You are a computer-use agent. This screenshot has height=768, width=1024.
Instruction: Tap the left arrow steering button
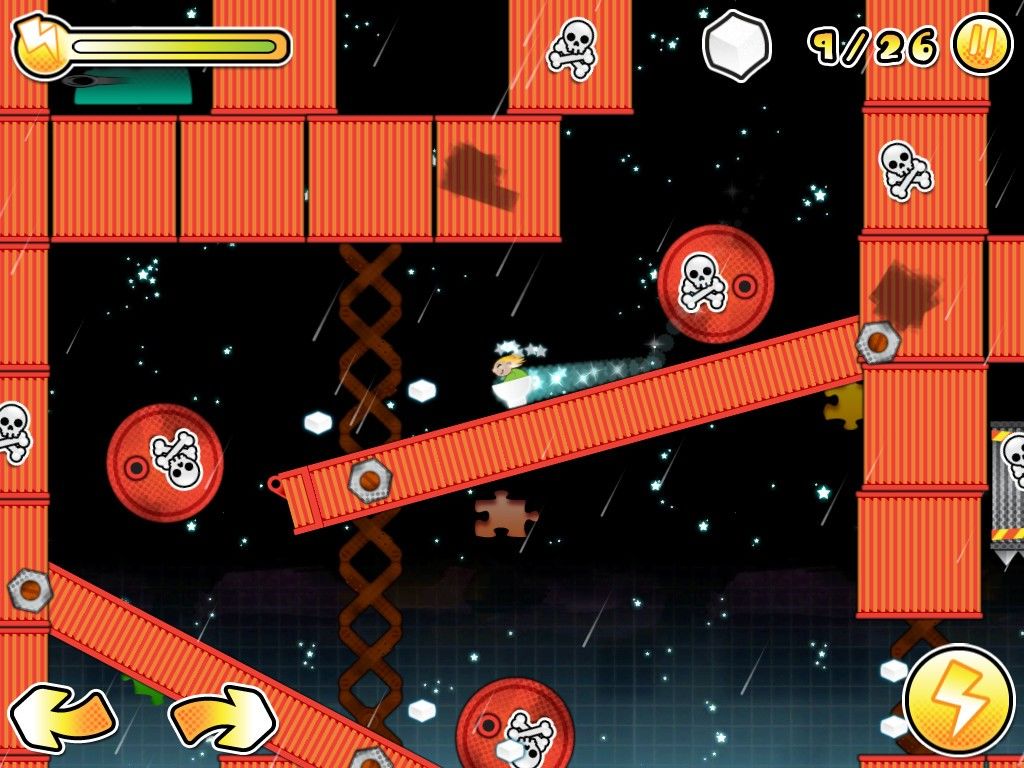pos(62,716)
